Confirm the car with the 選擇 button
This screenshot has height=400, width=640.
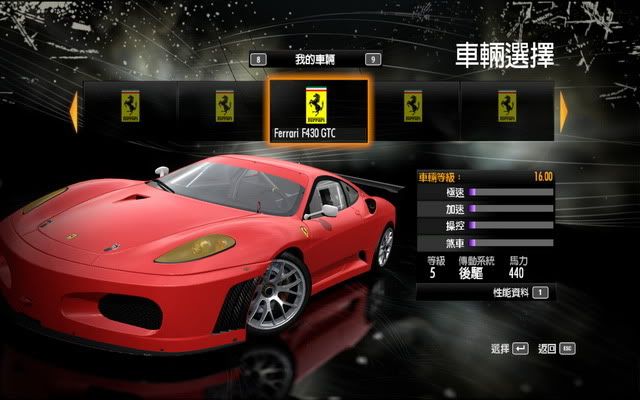(x=508, y=349)
